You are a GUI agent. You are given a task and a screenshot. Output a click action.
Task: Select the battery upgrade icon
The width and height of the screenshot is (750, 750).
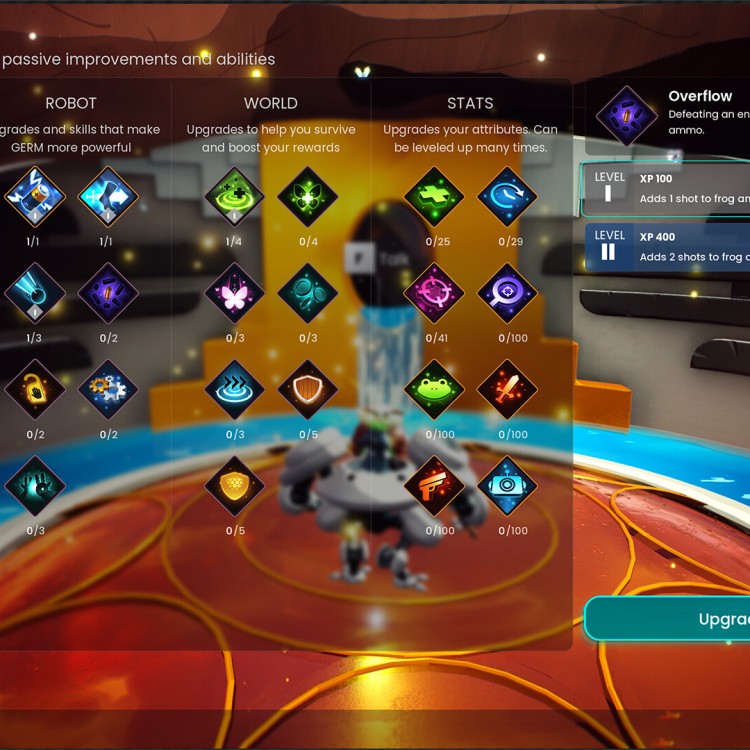(x=35, y=197)
